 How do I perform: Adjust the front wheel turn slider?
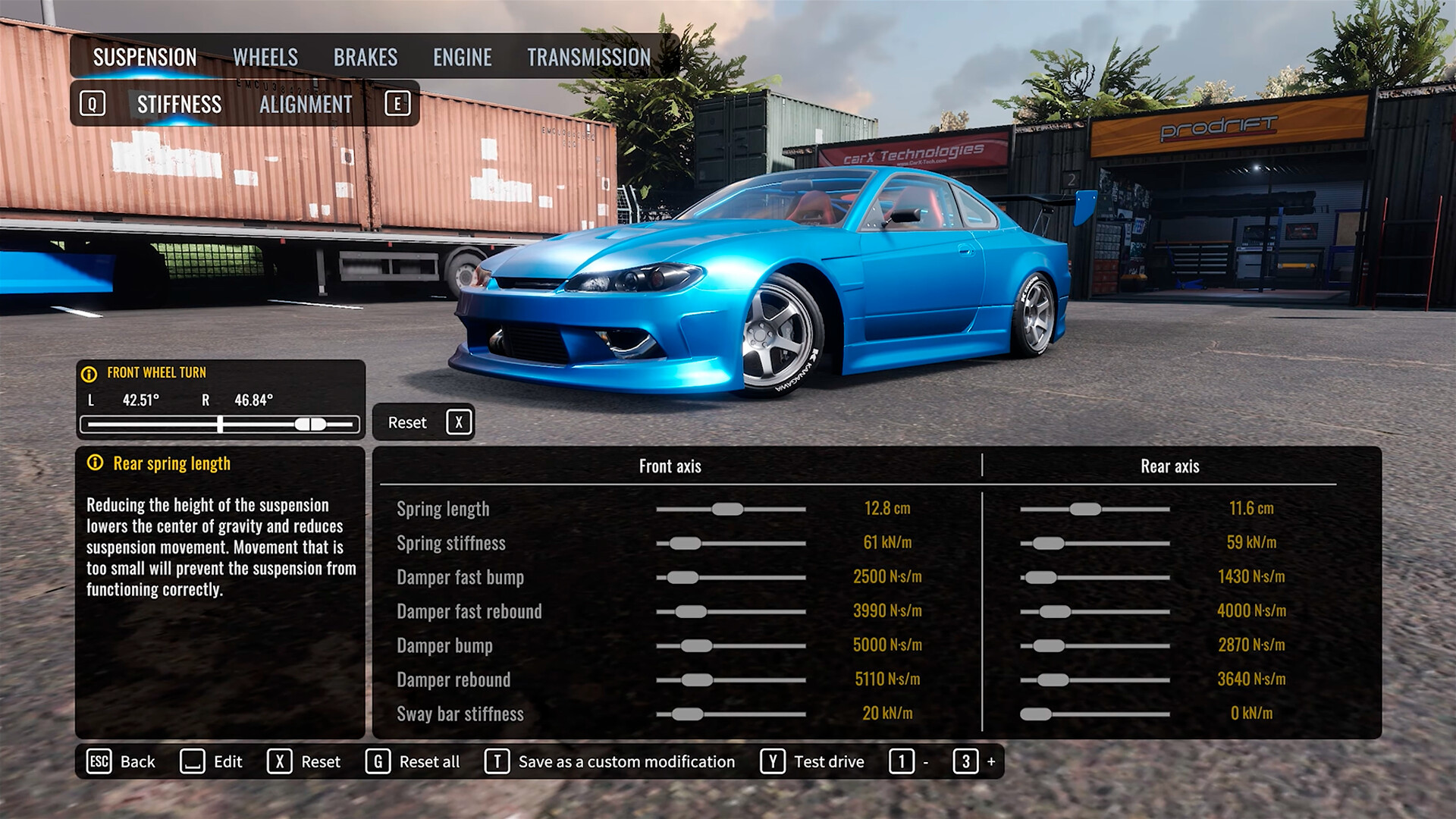point(310,425)
